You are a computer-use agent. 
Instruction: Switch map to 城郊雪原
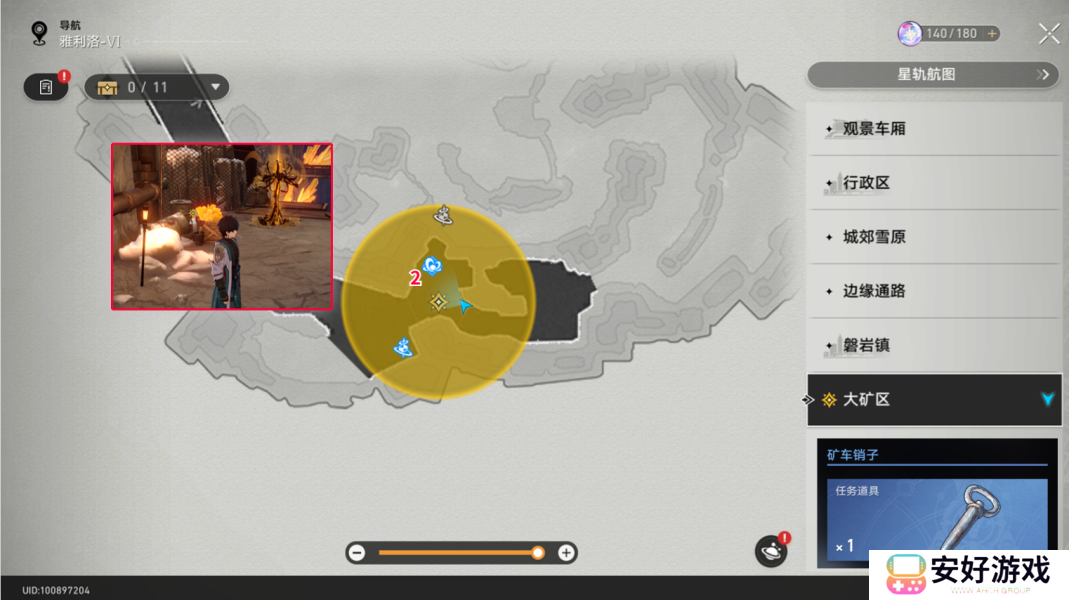[x=934, y=237]
